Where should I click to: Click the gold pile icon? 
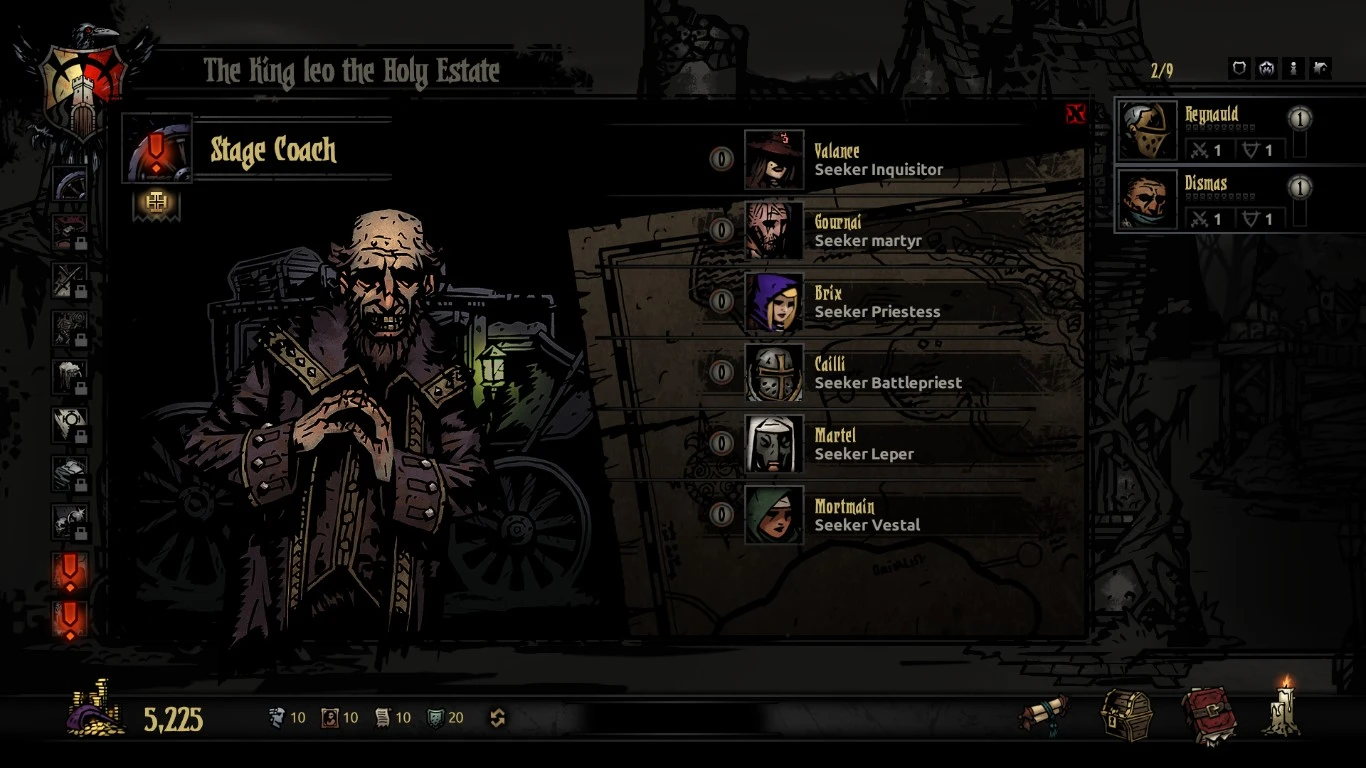tap(96, 711)
